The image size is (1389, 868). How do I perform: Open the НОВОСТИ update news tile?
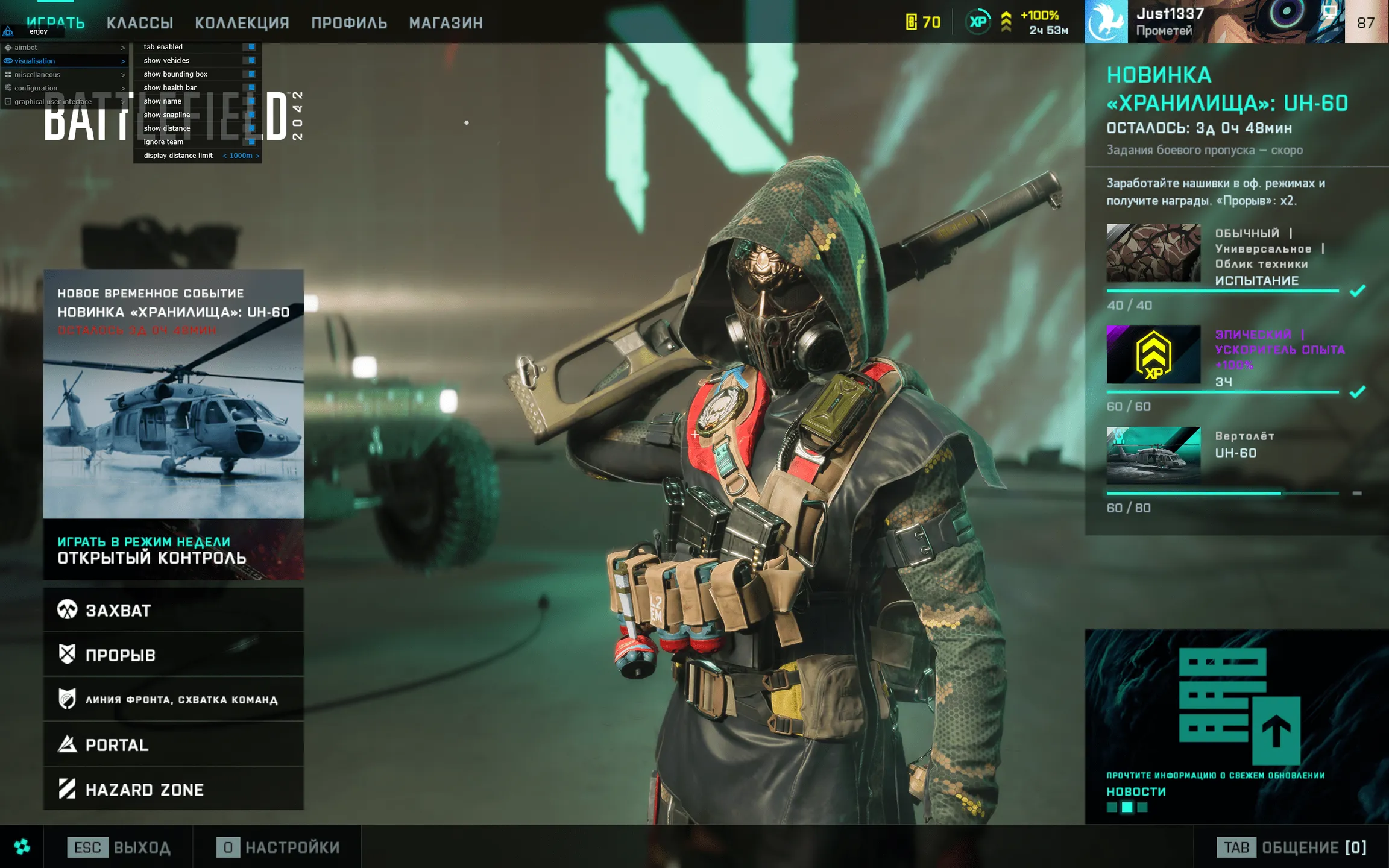pyautogui.click(x=1236, y=723)
